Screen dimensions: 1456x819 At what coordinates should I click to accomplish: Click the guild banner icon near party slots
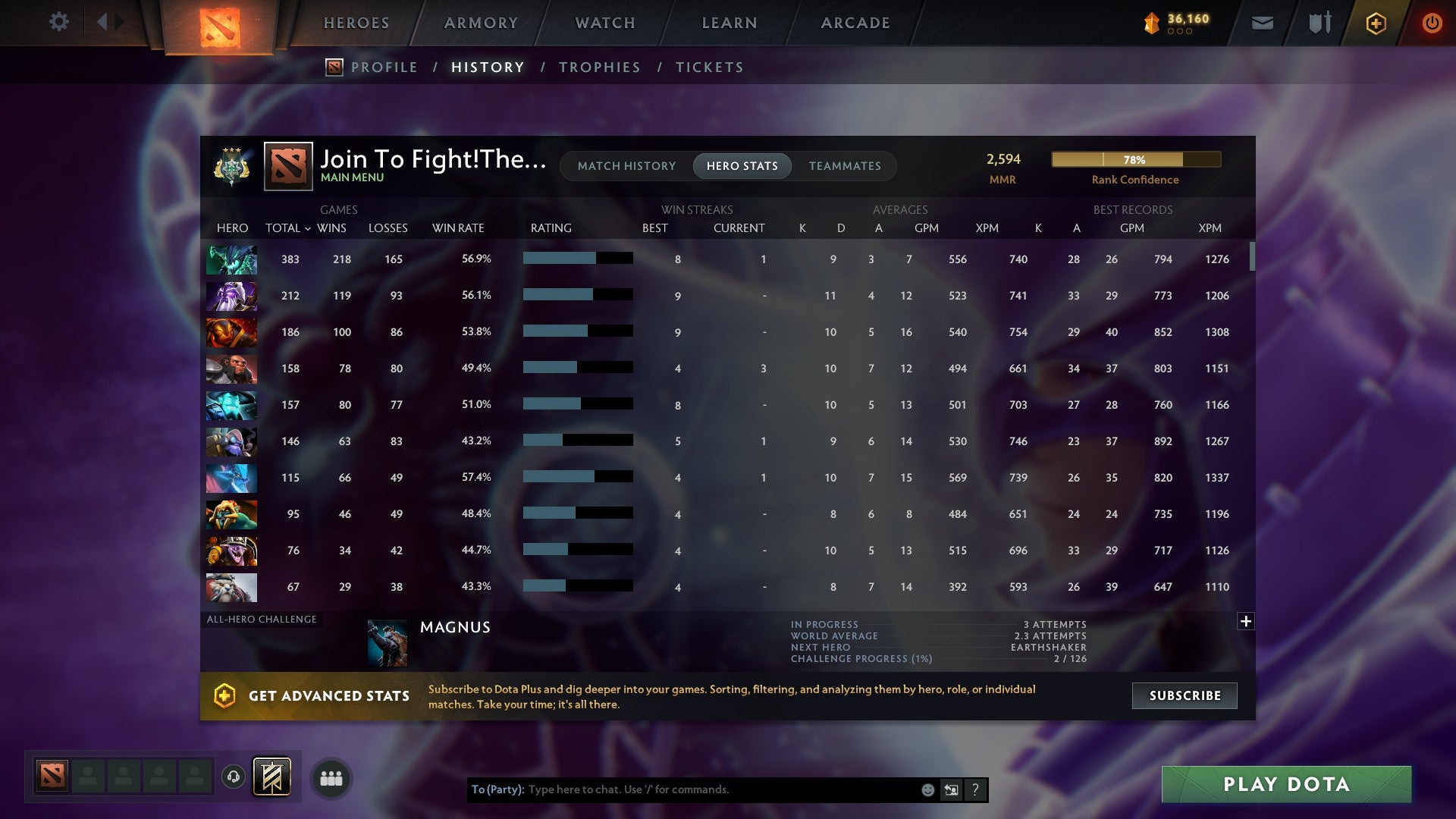coord(270,777)
